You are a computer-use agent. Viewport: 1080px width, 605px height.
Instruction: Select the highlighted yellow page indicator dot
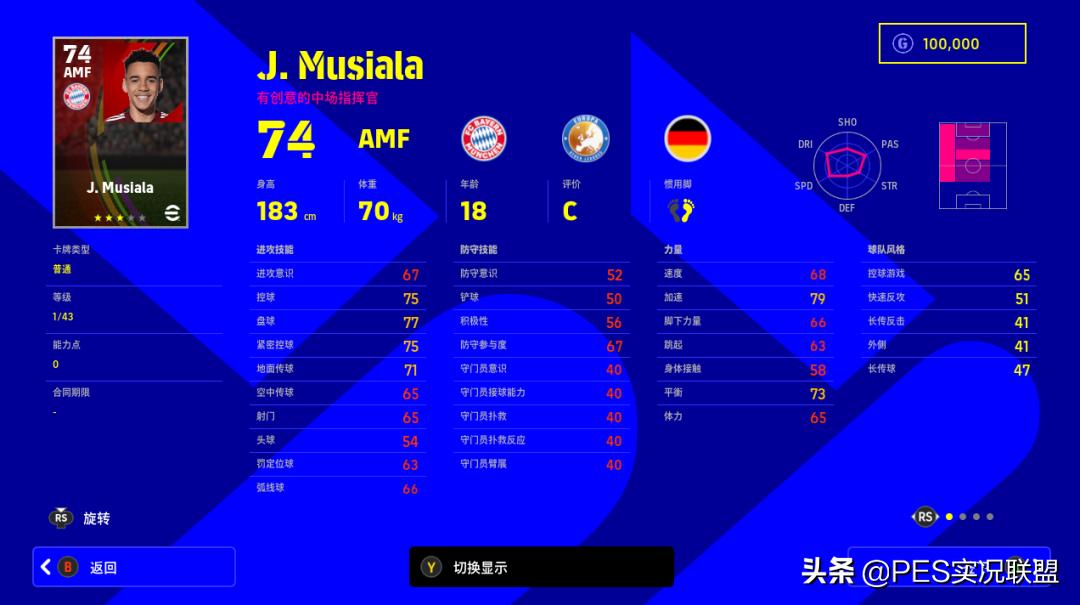coord(949,517)
